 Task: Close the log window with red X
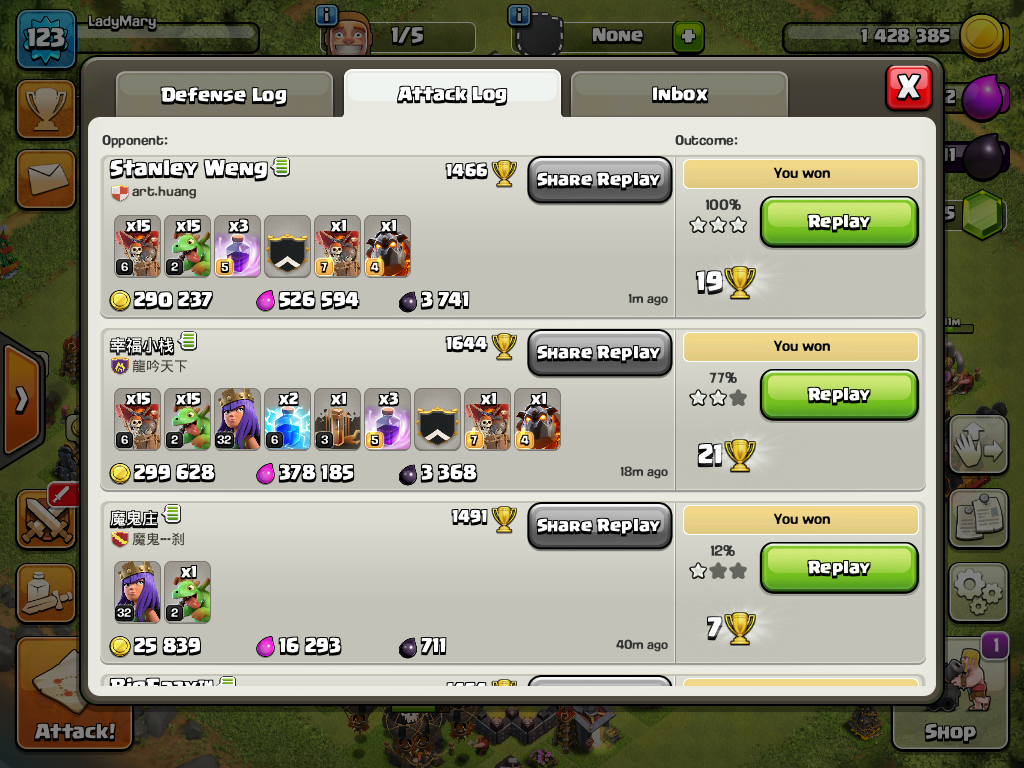(x=908, y=87)
